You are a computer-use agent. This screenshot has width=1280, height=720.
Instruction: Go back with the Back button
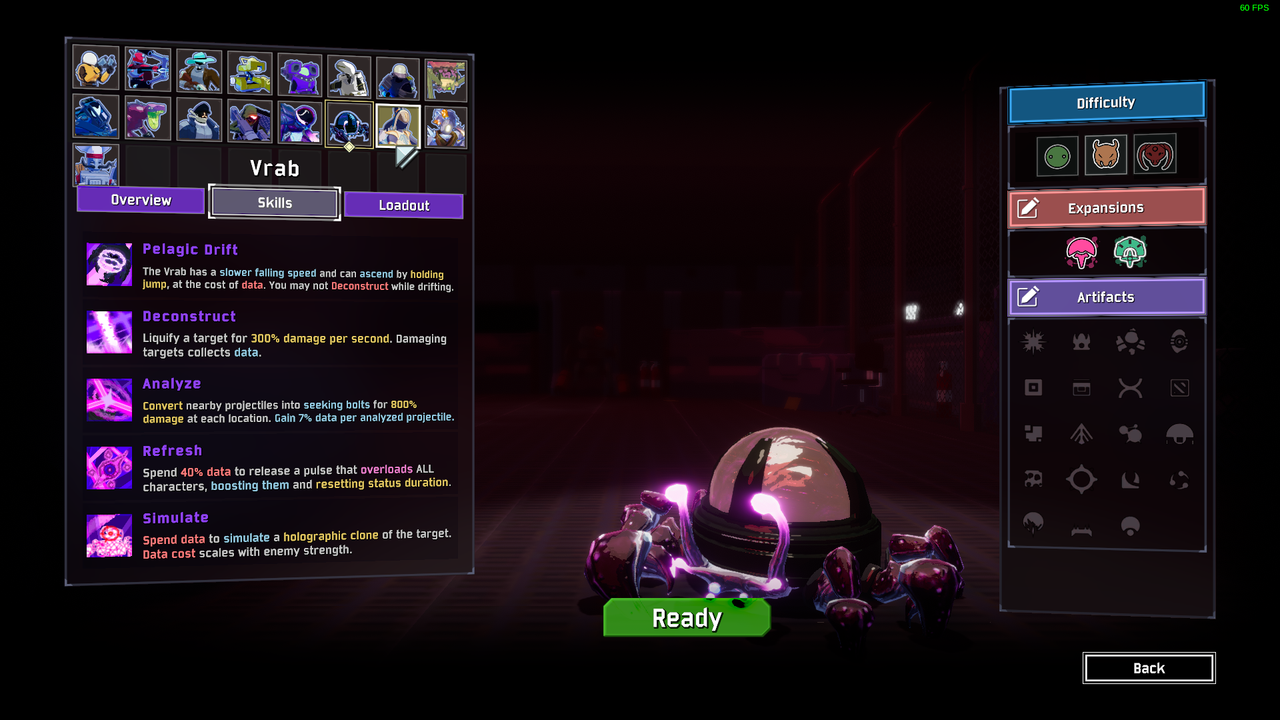click(x=1149, y=668)
